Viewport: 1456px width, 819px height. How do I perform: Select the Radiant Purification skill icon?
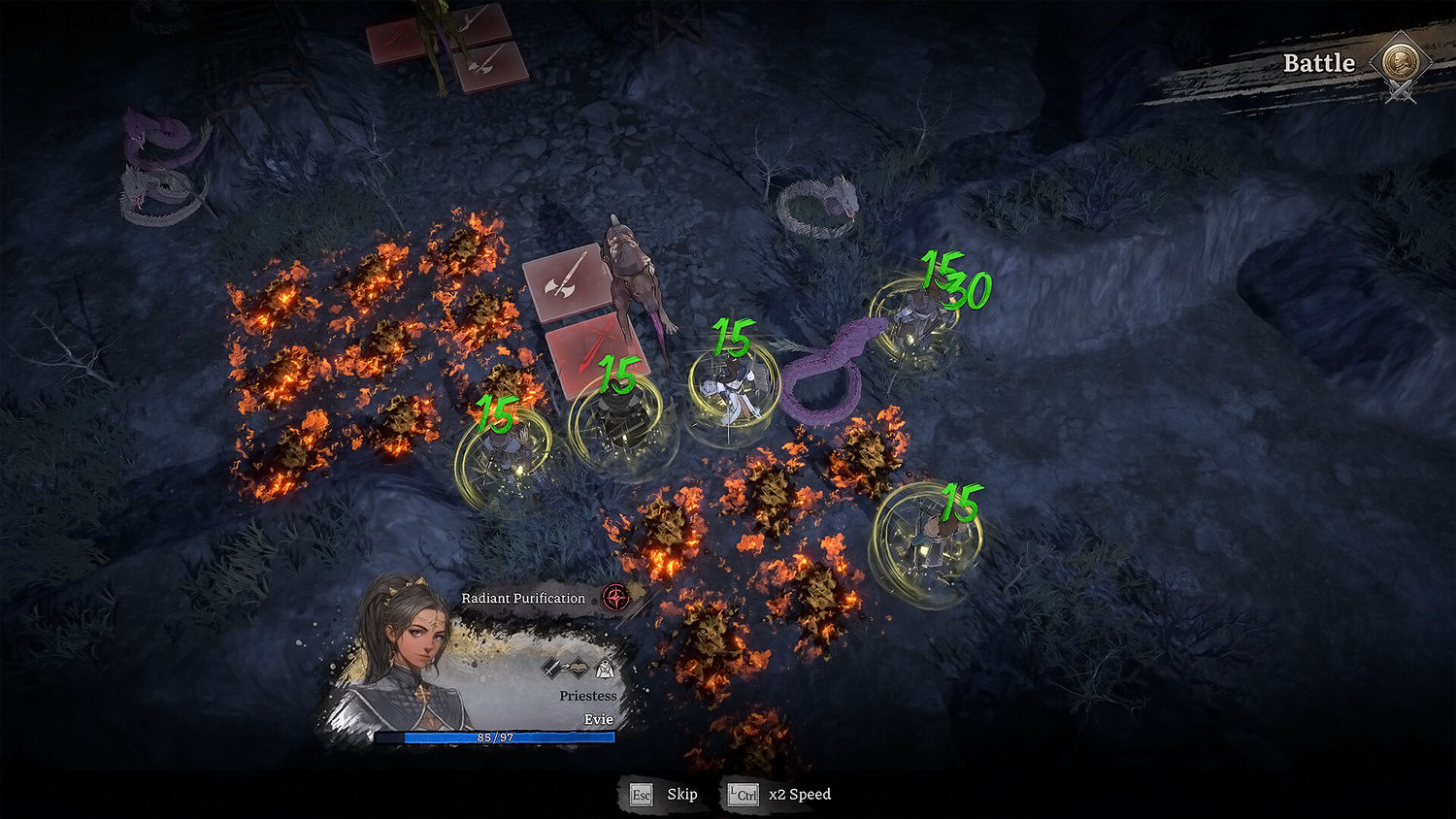(615, 598)
